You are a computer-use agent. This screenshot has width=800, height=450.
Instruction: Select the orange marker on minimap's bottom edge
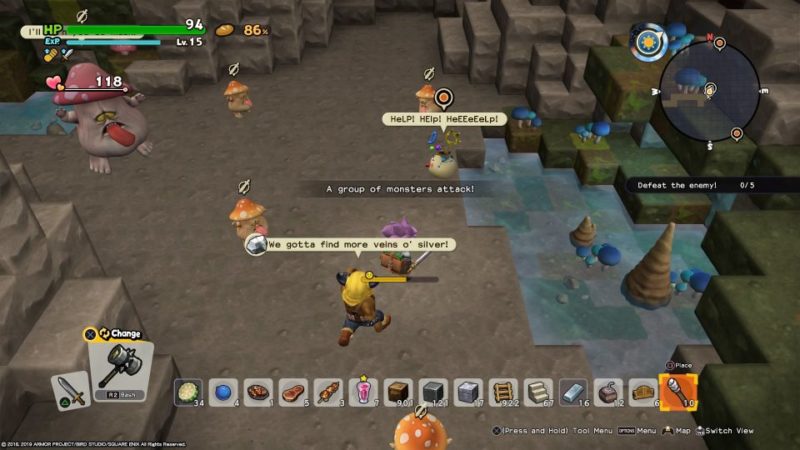coord(736,133)
